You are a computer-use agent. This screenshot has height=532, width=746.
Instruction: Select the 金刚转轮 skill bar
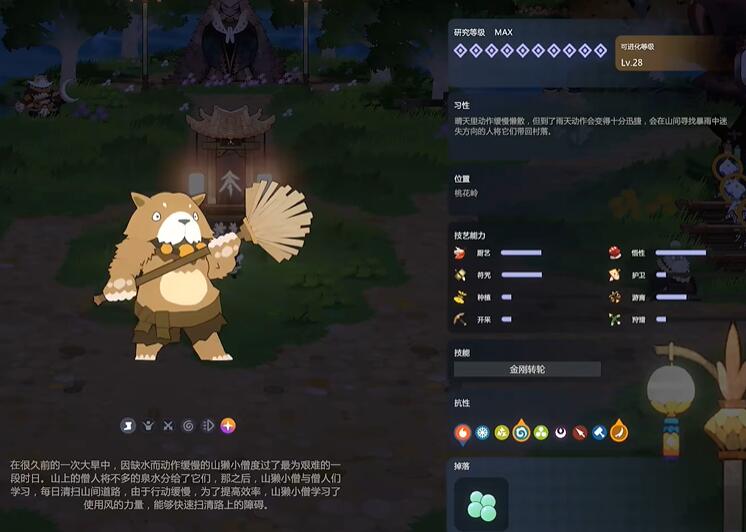(x=527, y=369)
